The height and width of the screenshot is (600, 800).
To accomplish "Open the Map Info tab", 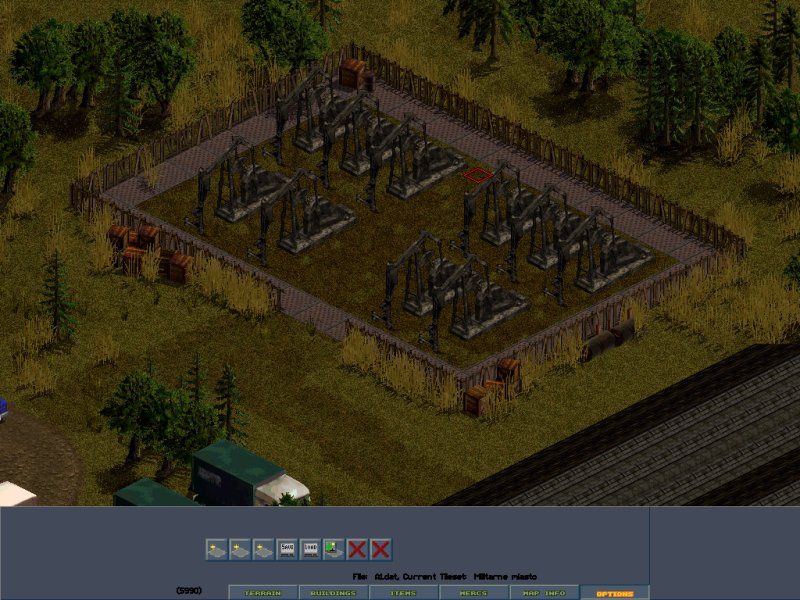I will (x=544, y=593).
